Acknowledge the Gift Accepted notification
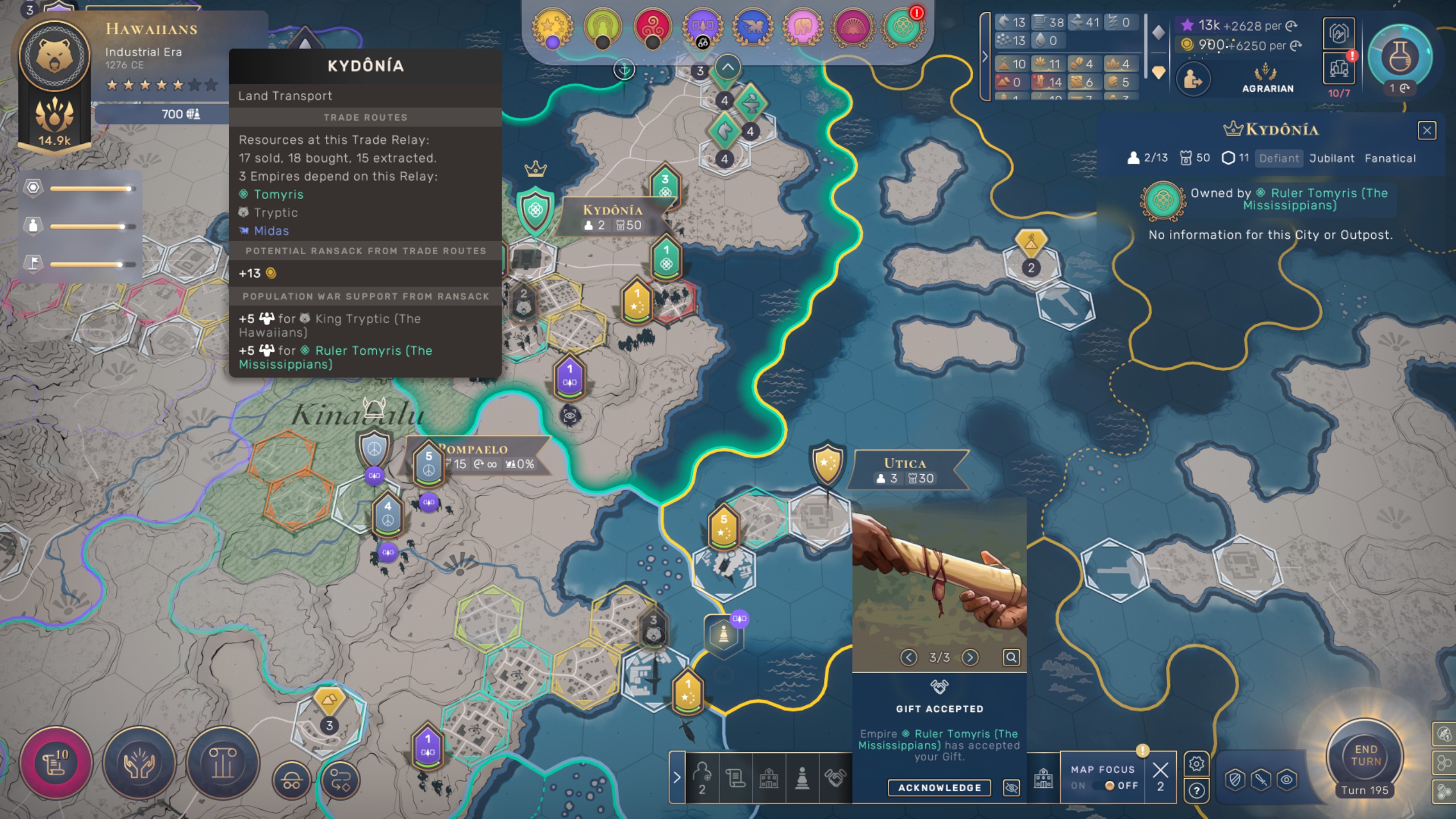1456x819 pixels. pos(939,788)
